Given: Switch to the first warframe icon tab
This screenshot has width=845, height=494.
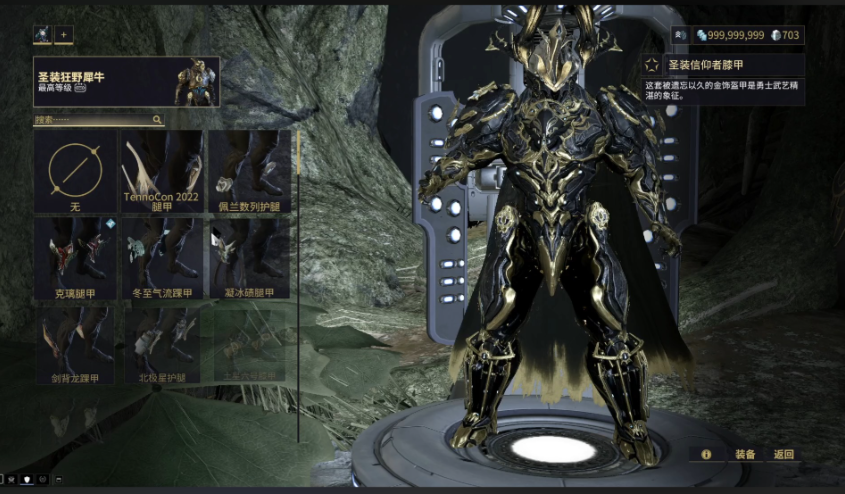Looking at the screenshot, I should point(42,35).
